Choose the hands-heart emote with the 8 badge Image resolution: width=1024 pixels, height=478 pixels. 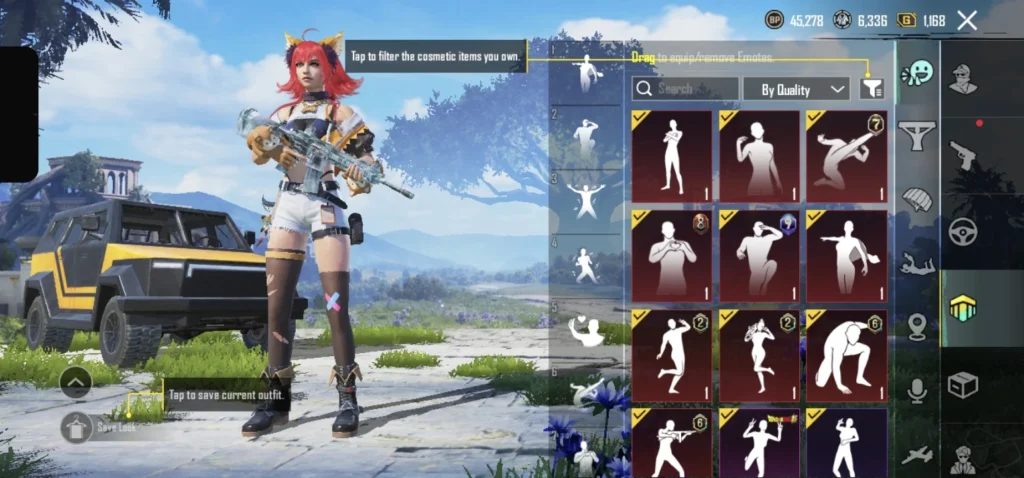pos(672,255)
